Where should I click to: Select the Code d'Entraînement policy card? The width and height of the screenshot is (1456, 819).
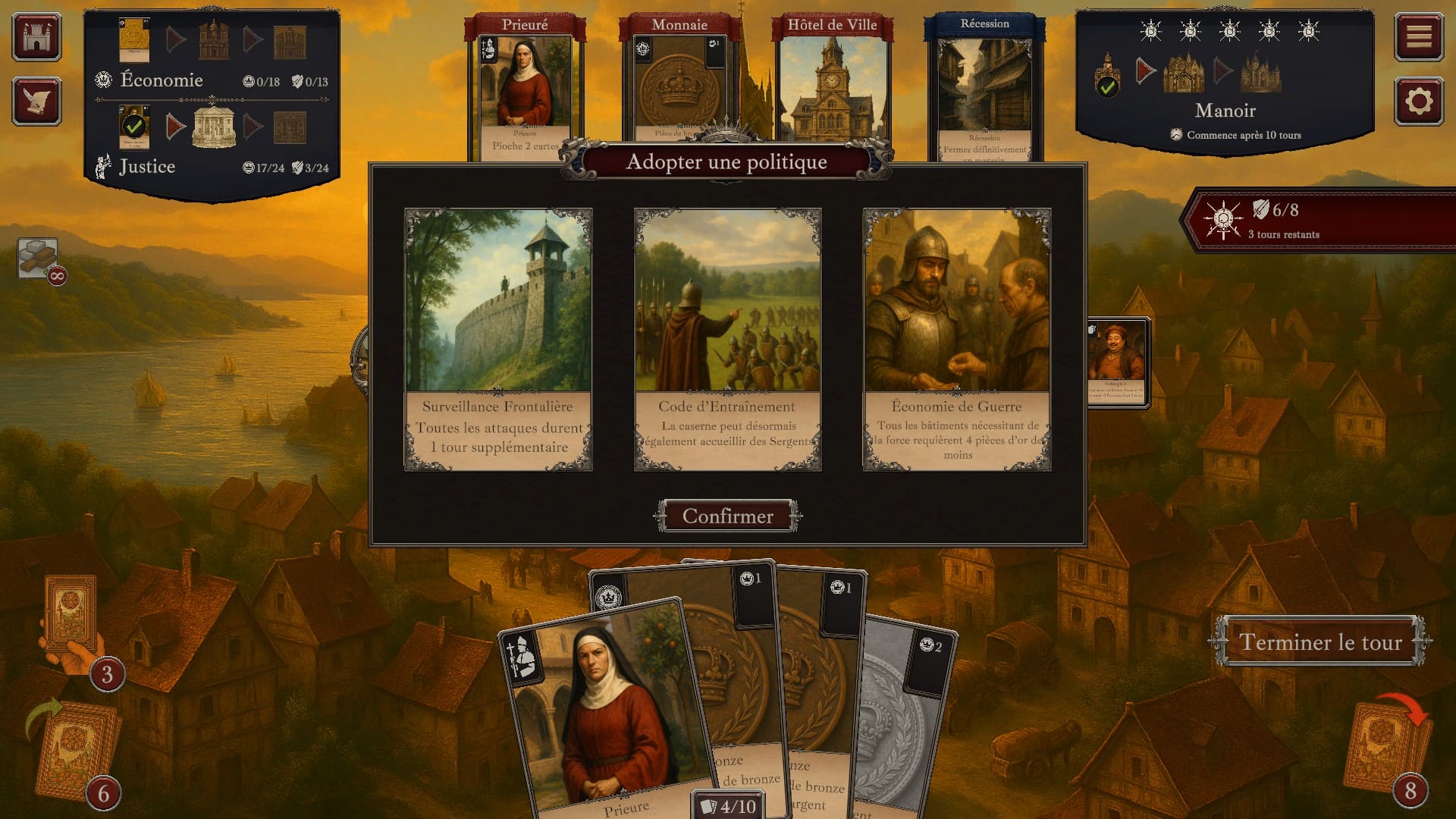click(727, 339)
